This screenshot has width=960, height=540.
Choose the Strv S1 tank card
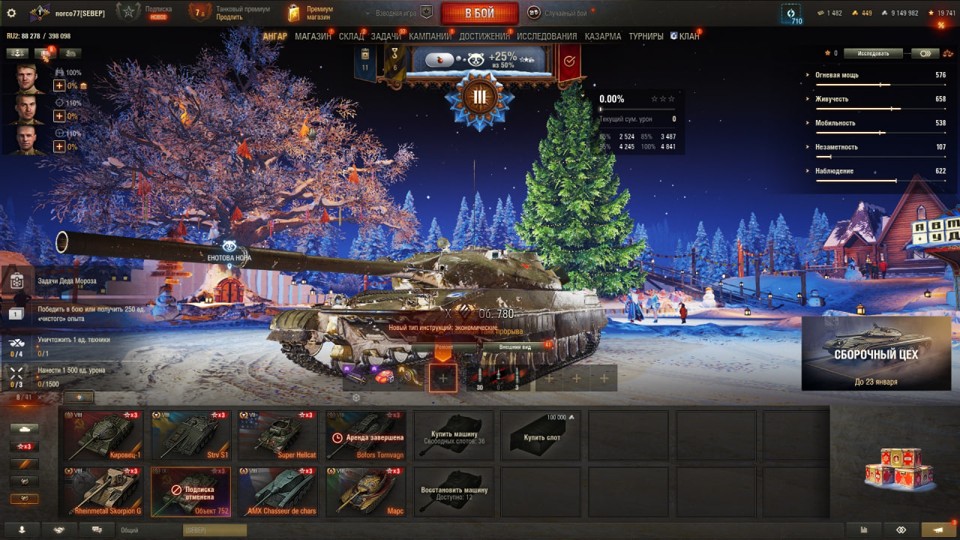(191, 433)
